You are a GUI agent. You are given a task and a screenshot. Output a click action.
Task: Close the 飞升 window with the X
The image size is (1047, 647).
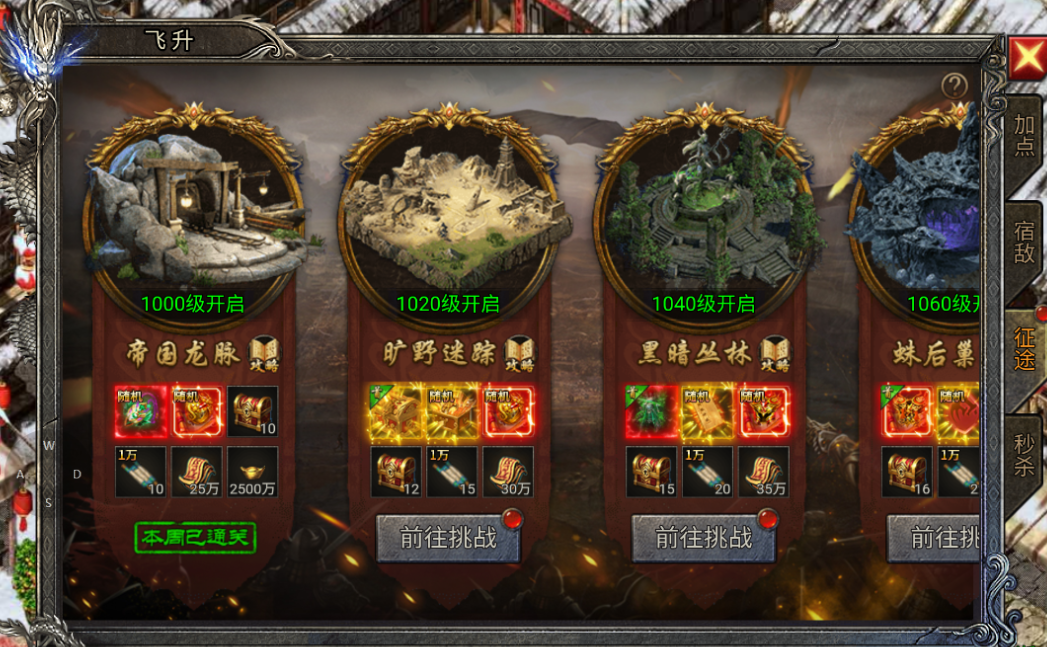coord(1027,59)
